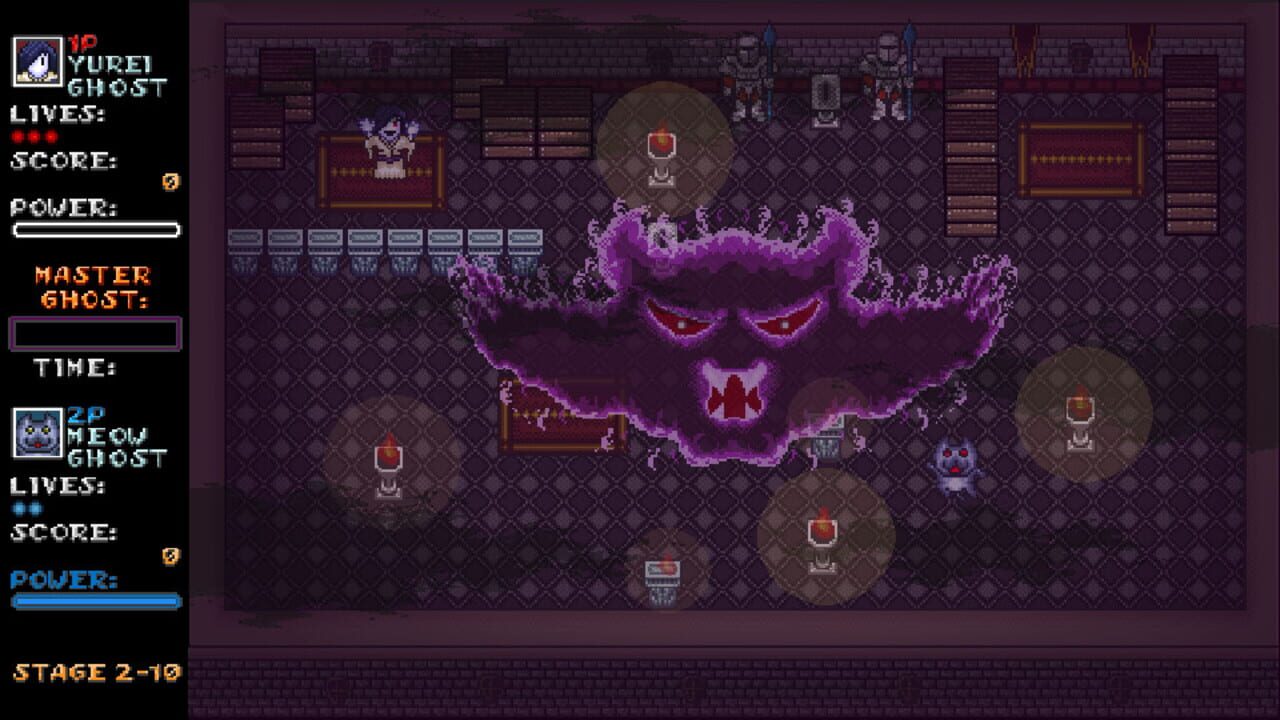
Task: Toggle a blue life pip for player two
Action: point(16,508)
